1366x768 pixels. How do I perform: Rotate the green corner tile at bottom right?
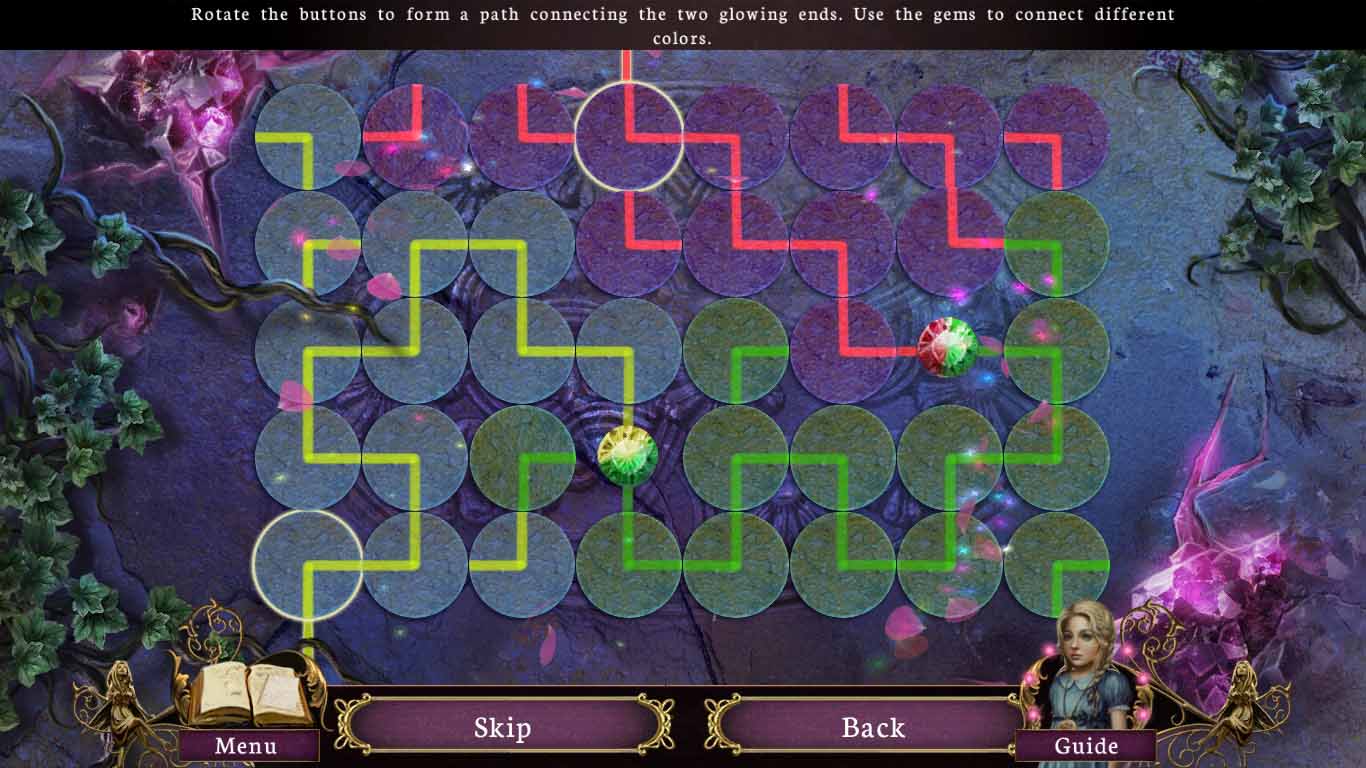tap(1055, 560)
